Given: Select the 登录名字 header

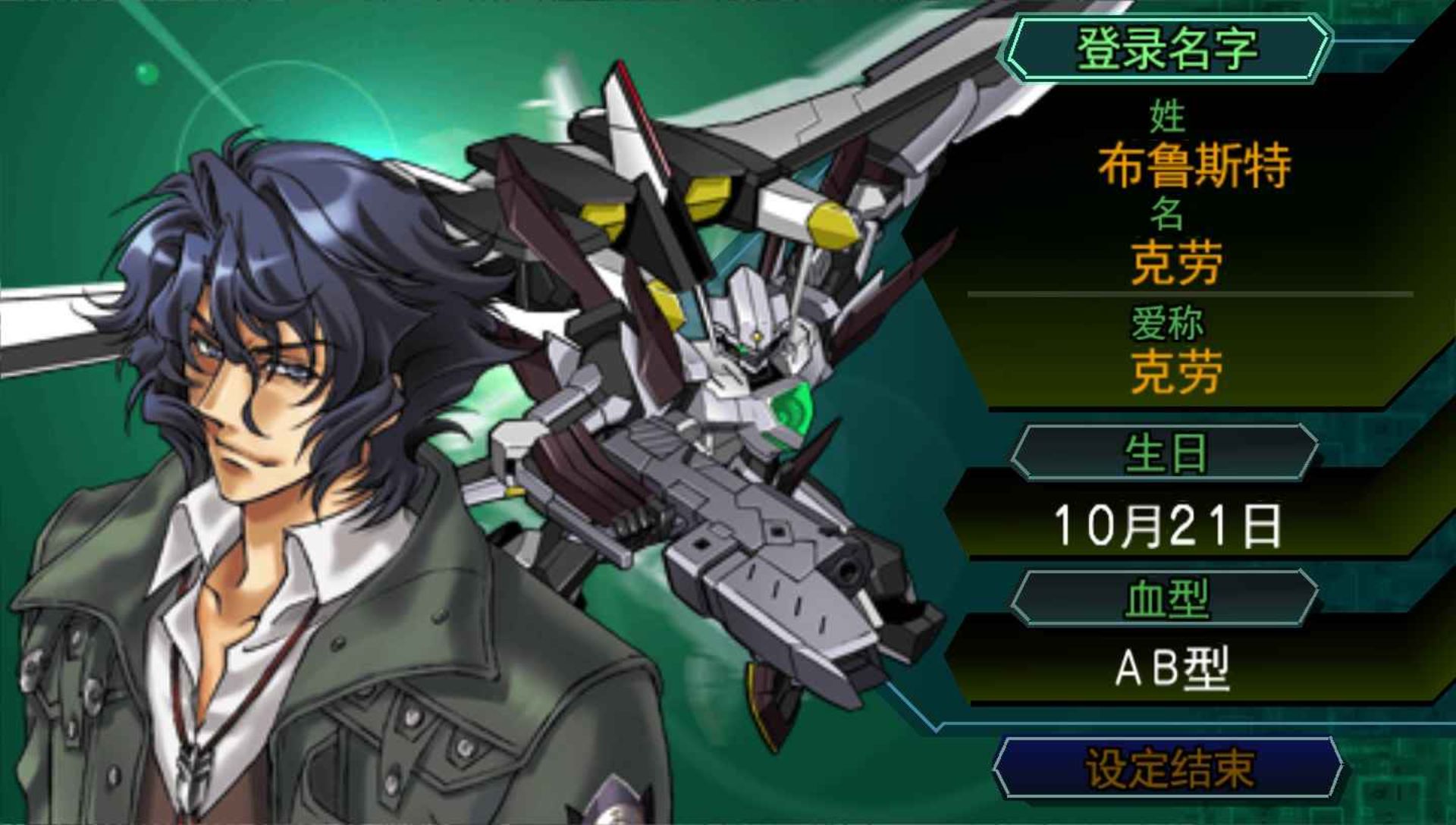Looking at the screenshot, I should [x=1166, y=49].
